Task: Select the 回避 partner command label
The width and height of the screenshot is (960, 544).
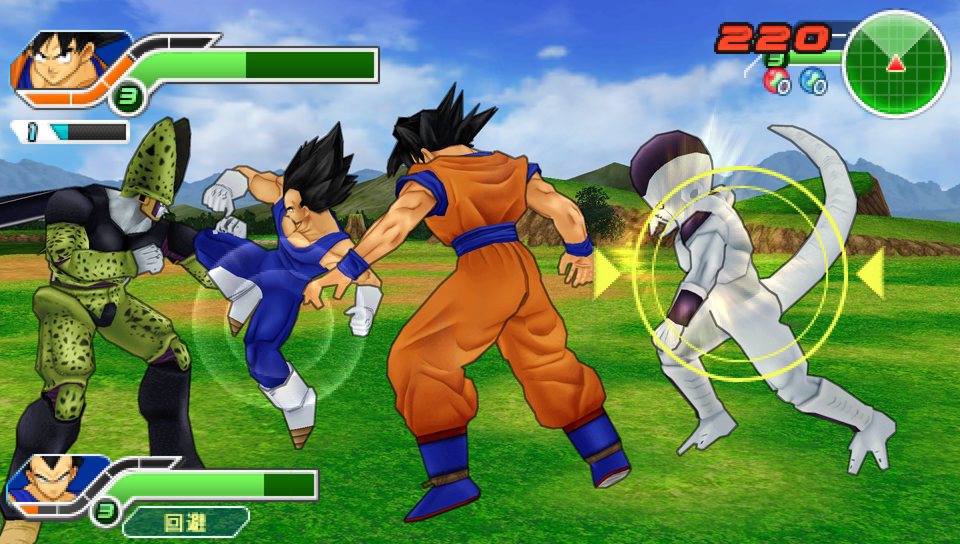Action: 185,521
